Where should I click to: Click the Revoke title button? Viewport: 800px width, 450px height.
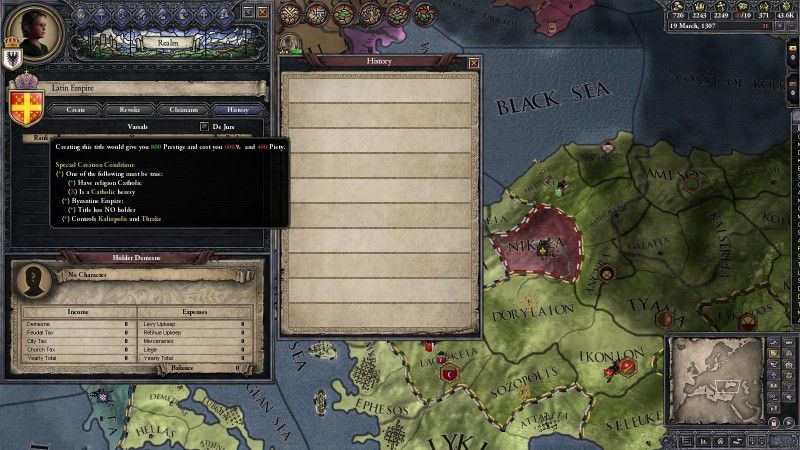pos(131,109)
